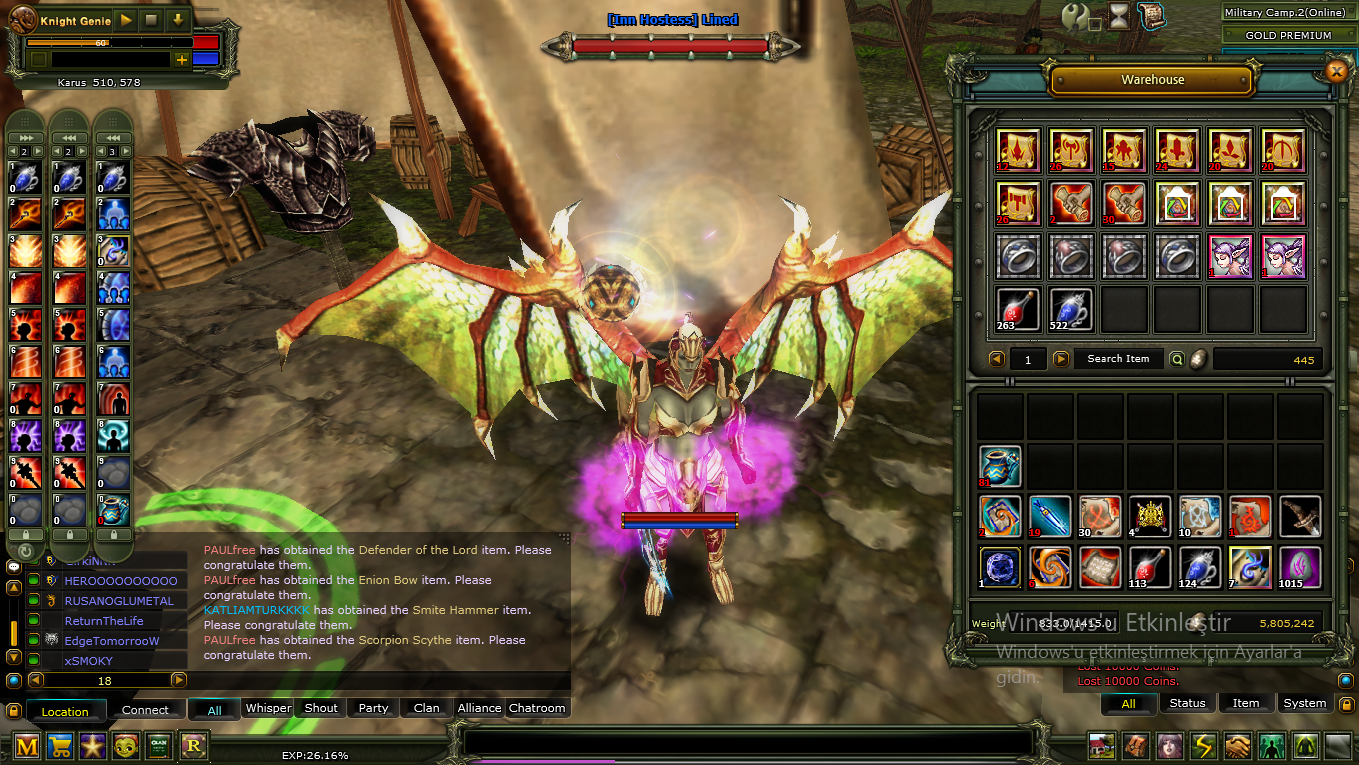Switch to the Whisper chat tab
The height and width of the screenshot is (765, 1359).
tap(268, 708)
